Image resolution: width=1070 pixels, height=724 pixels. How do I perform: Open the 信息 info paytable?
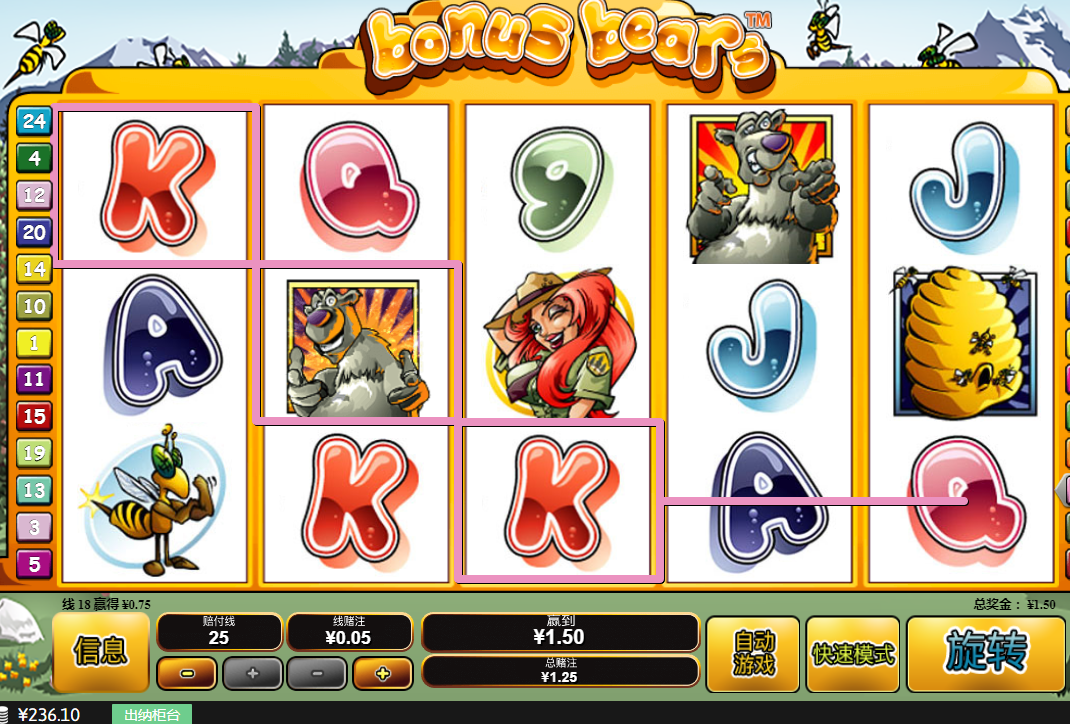101,653
